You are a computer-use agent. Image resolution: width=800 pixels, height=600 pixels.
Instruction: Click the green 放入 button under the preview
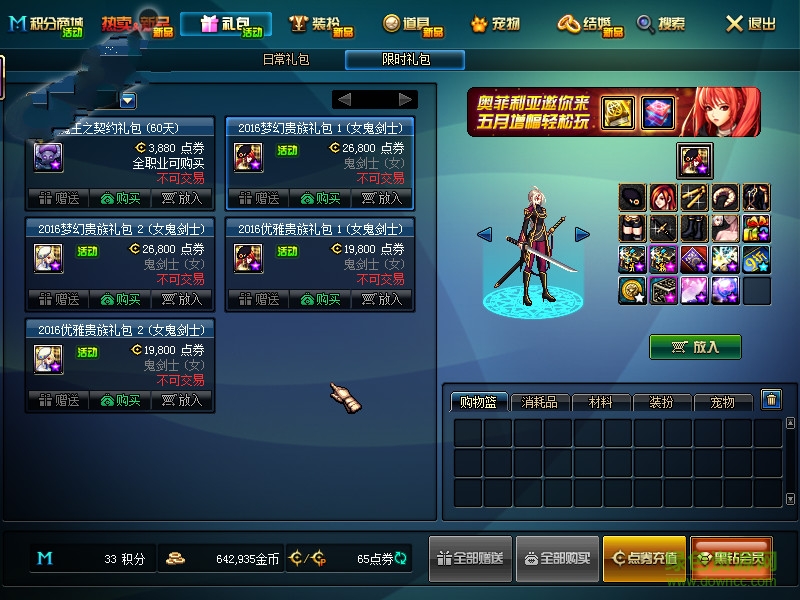point(695,347)
